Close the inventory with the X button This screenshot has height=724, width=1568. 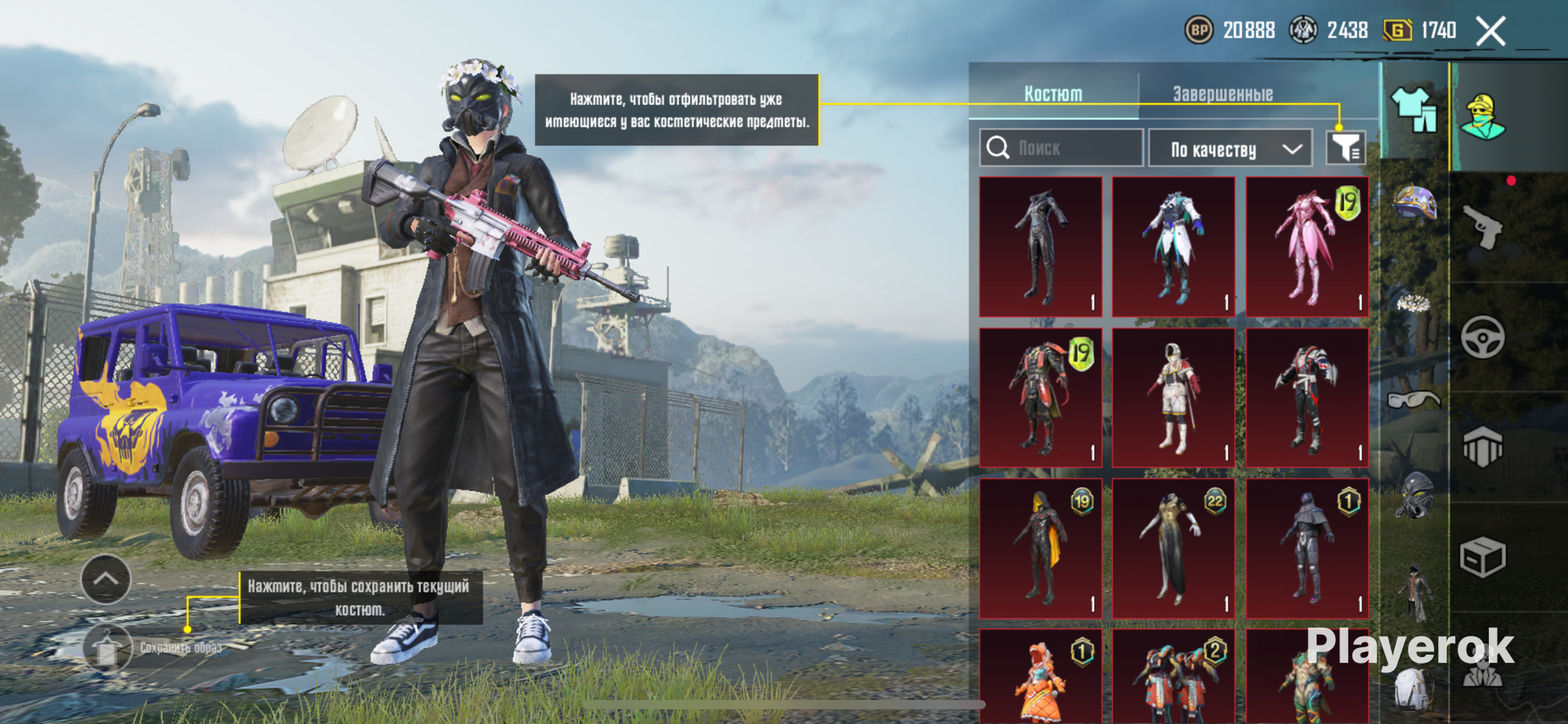tap(1490, 32)
